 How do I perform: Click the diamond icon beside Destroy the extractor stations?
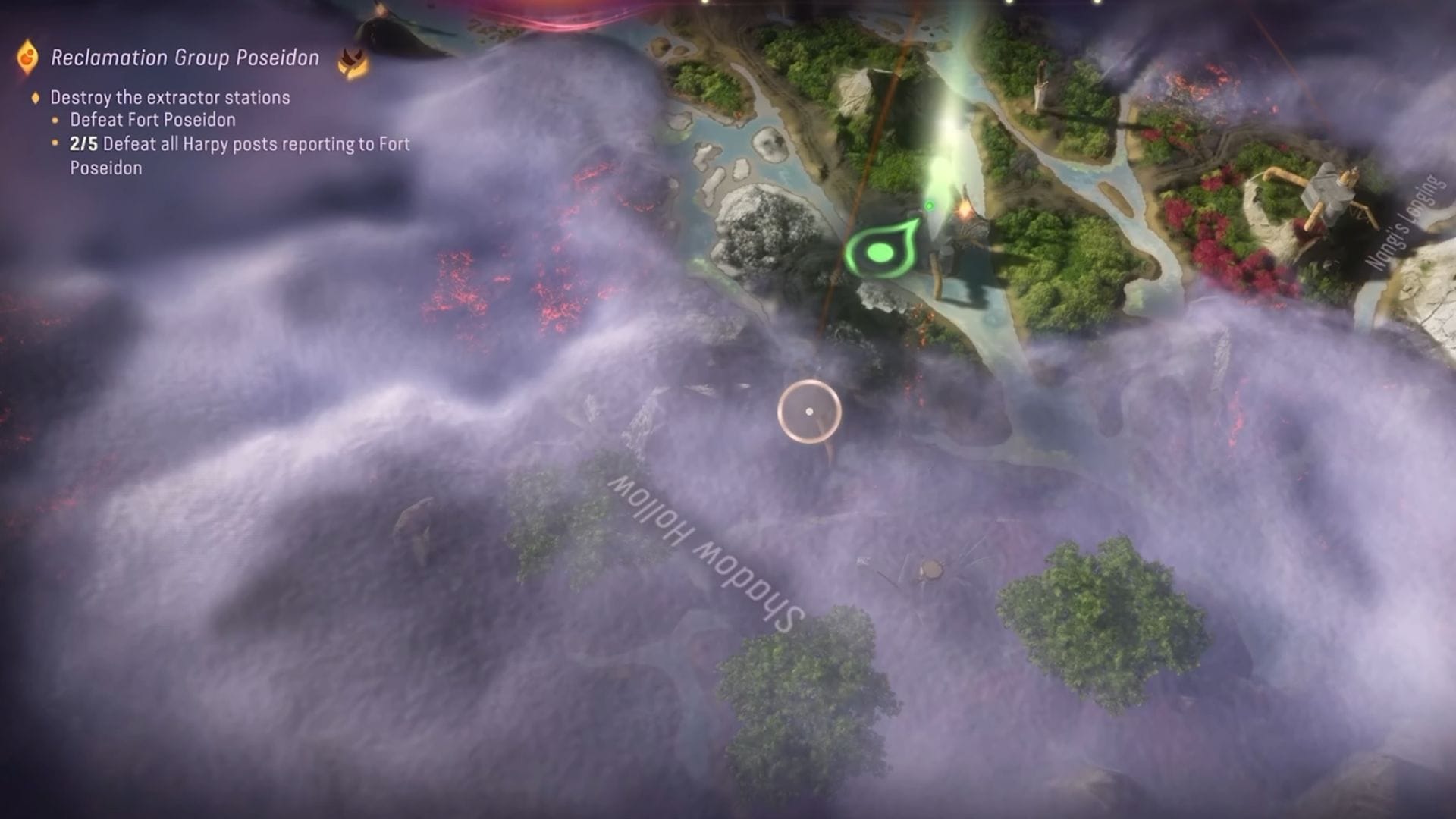click(35, 98)
